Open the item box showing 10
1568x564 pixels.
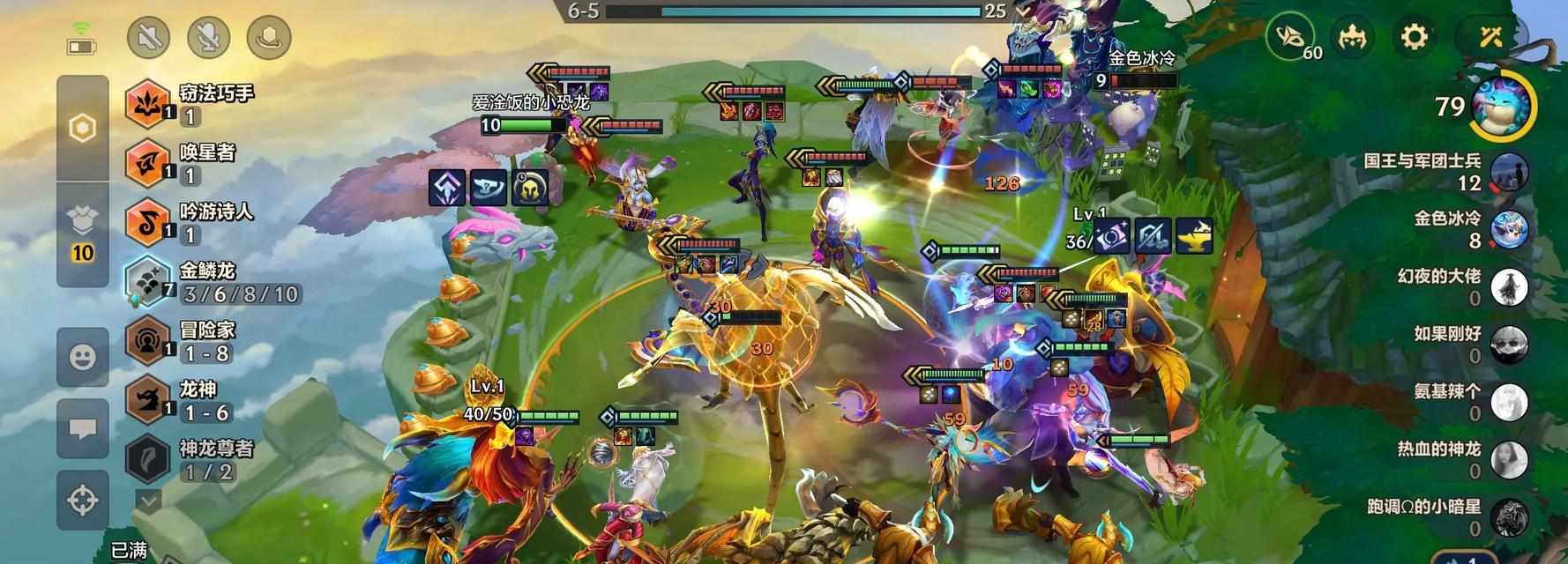pos(82,233)
